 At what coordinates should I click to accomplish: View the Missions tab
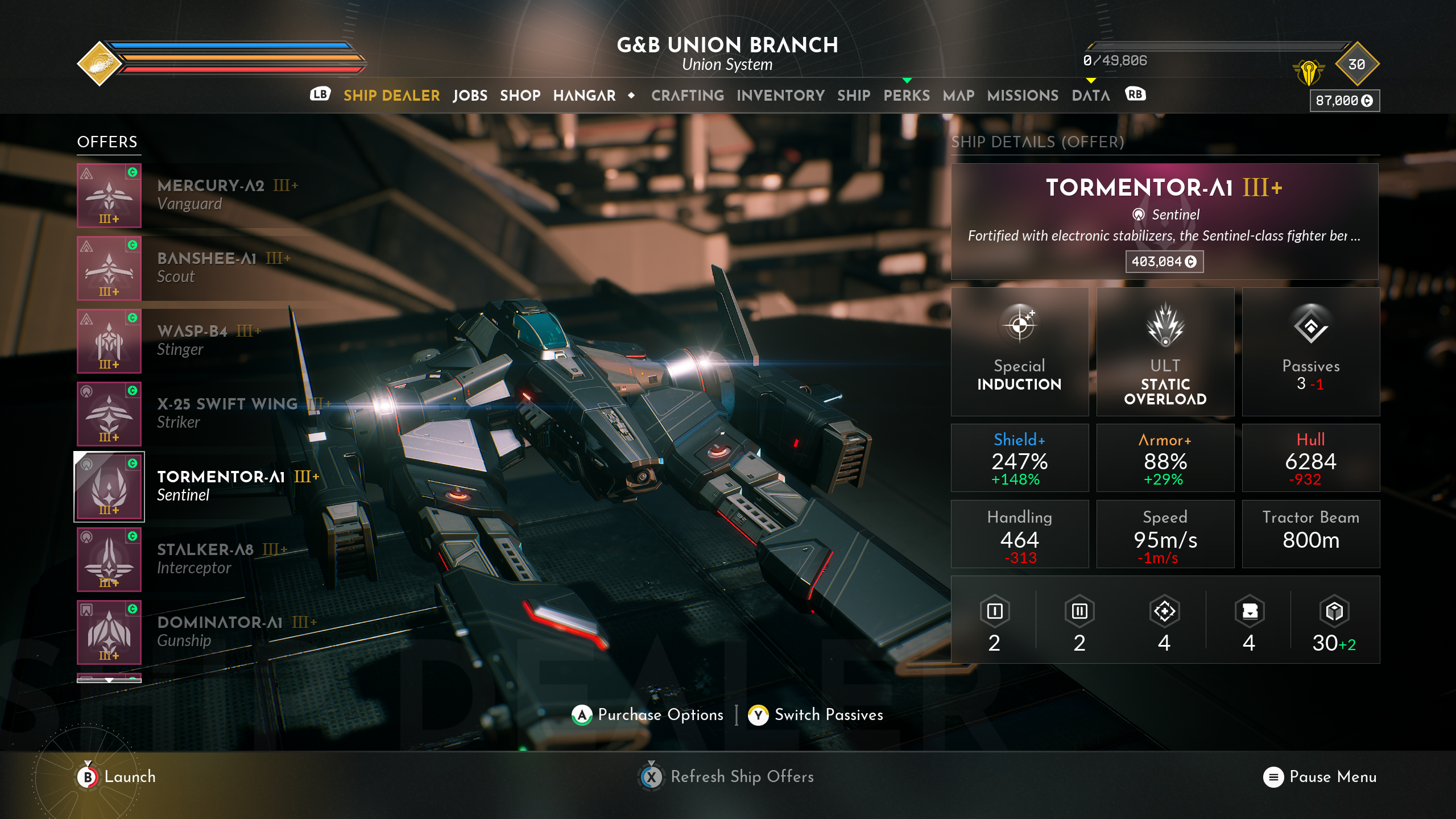(1023, 96)
